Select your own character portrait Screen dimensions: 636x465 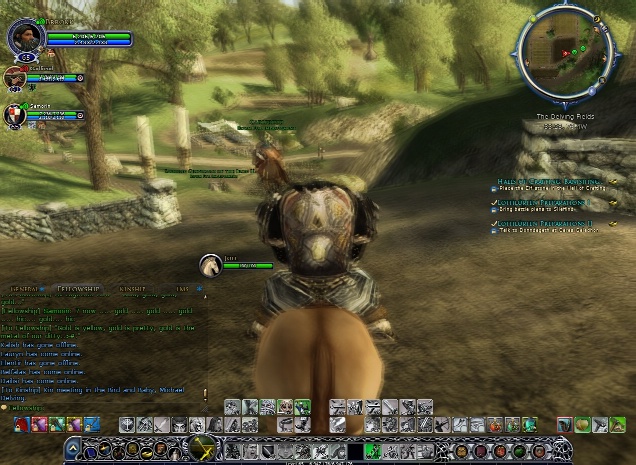tap(22, 38)
